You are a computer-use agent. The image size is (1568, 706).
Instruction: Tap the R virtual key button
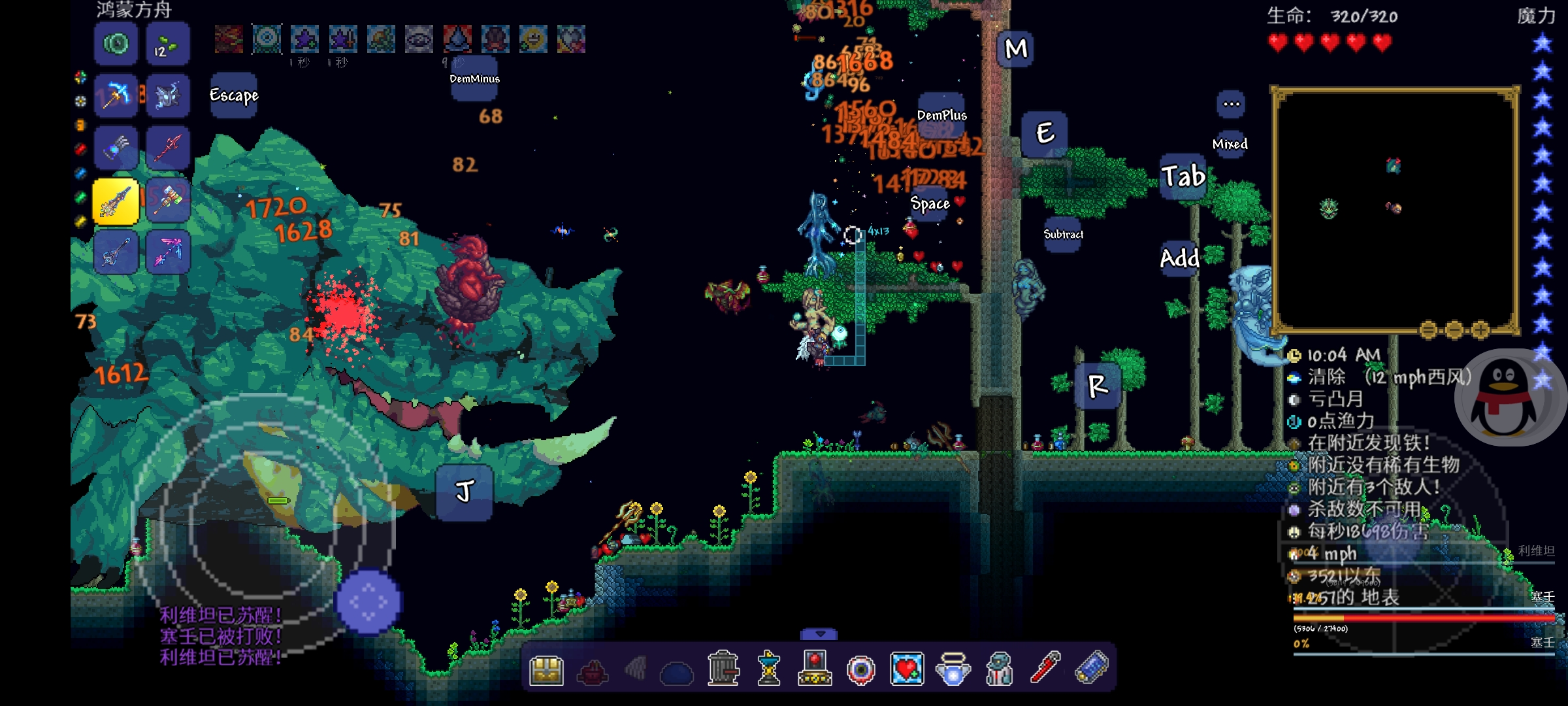click(x=1098, y=386)
